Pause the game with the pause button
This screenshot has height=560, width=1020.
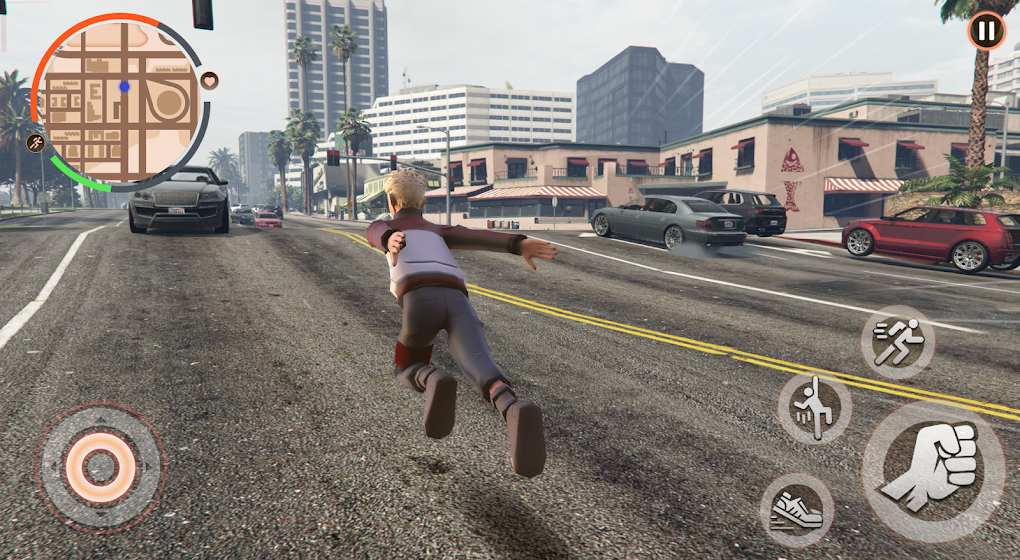(x=986, y=31)
